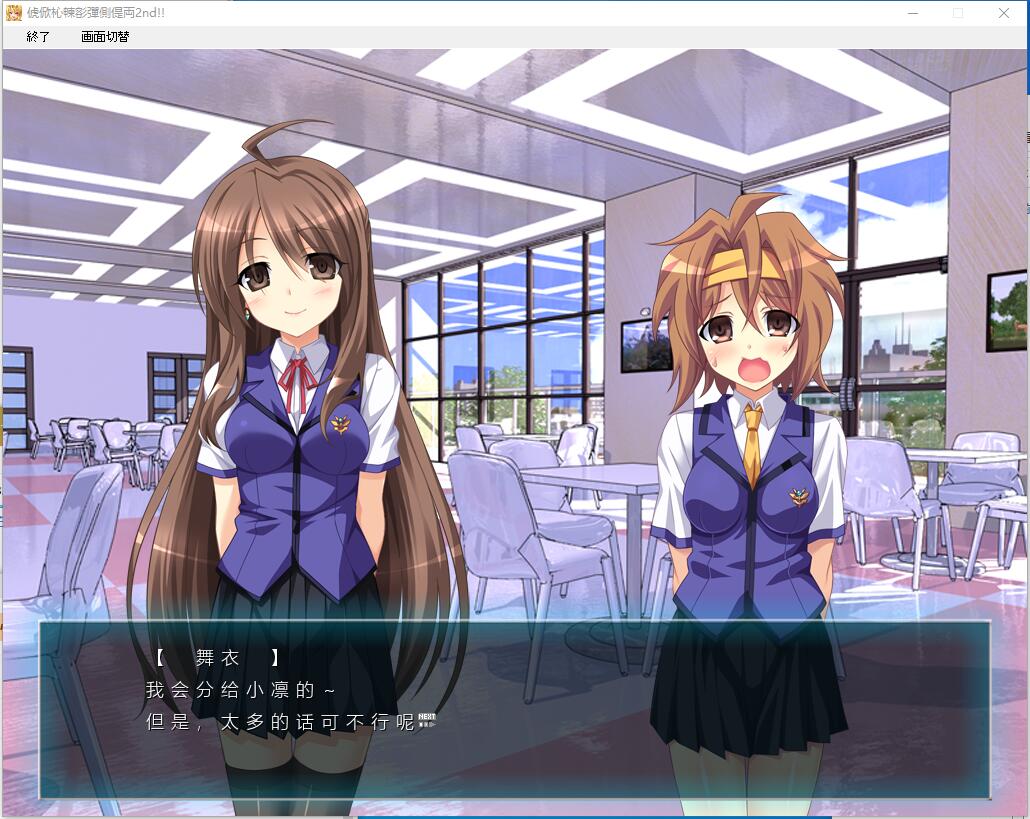1030x819 pixels.
Task: Open the 画面切替 menu
Action: click(105, 37)
